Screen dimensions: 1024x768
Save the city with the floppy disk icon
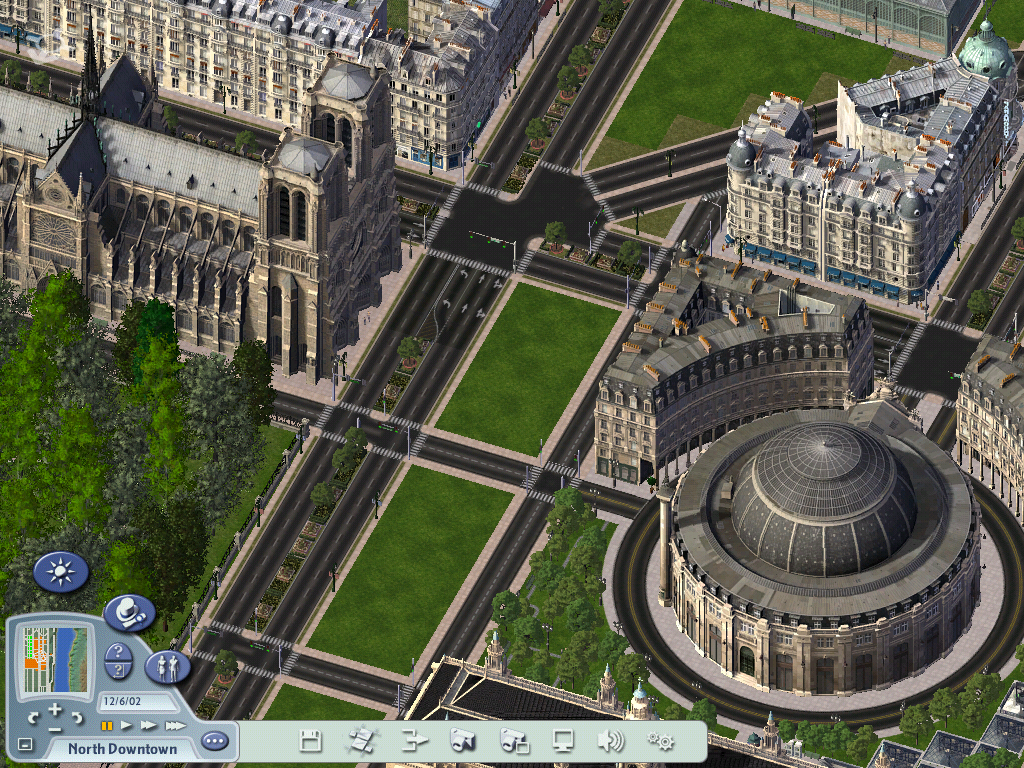[x=311, y=741]
